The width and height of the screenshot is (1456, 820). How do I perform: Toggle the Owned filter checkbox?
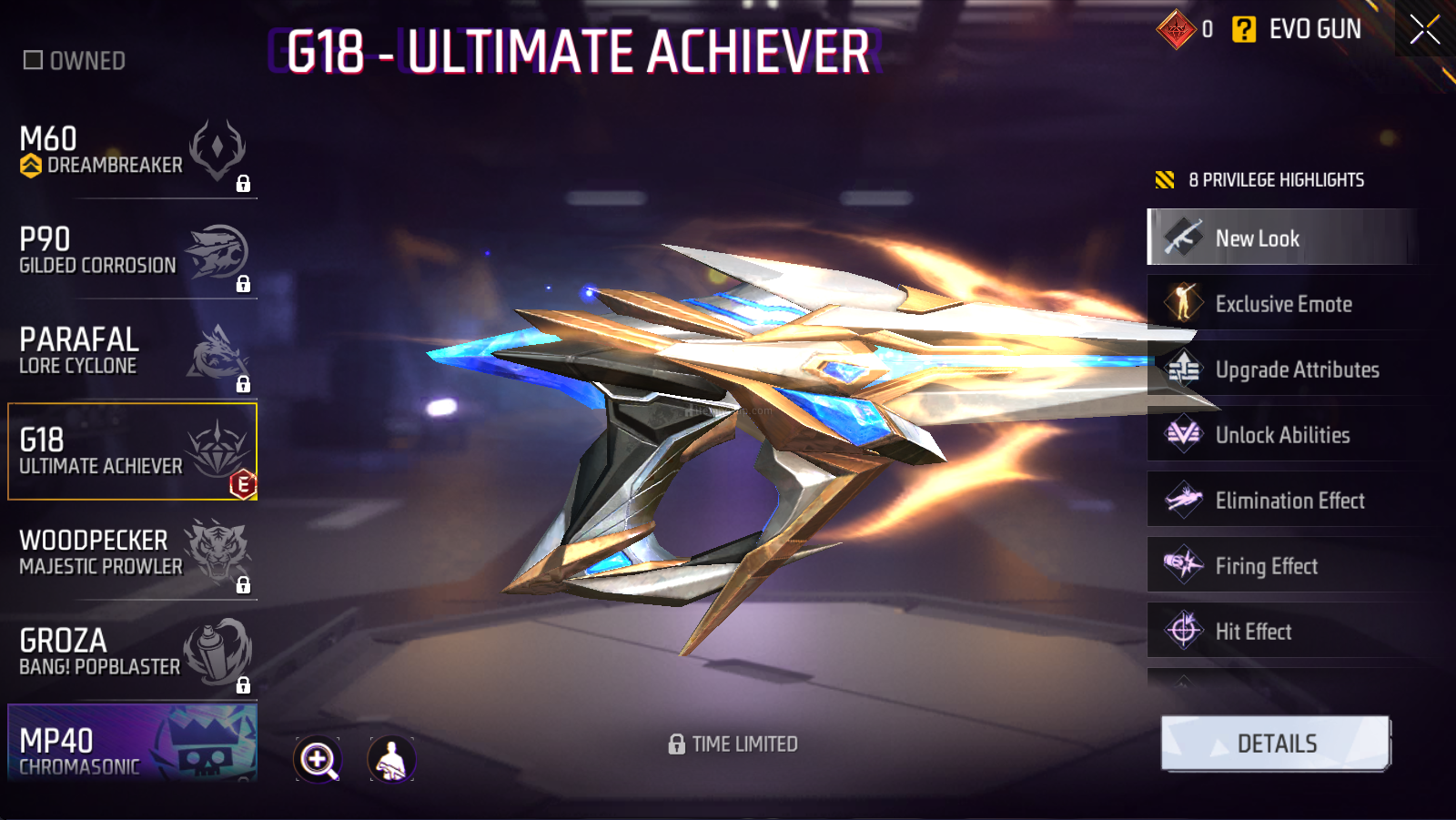34,61
